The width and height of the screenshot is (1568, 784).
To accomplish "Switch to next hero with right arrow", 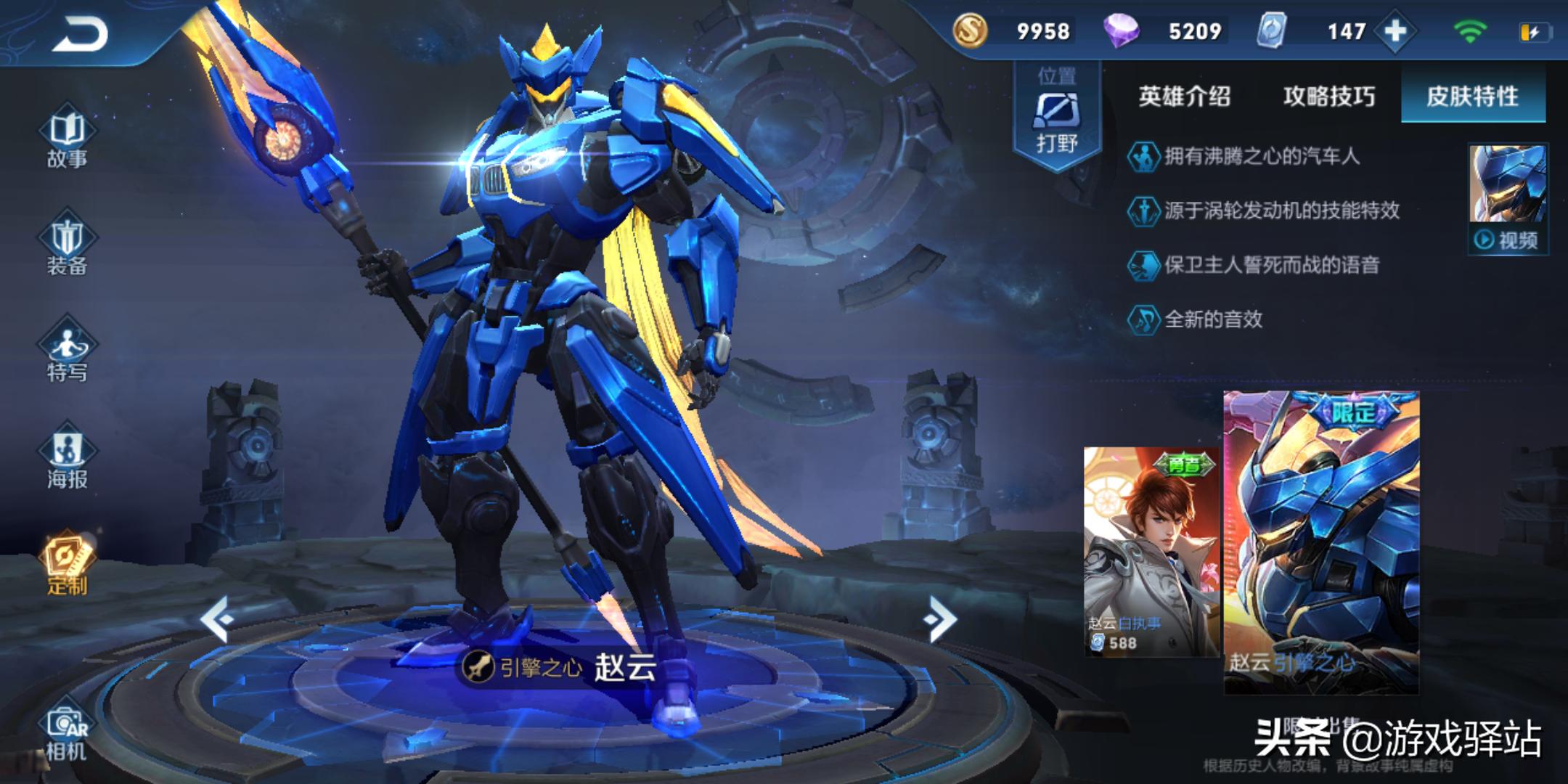I will [941, 618].
